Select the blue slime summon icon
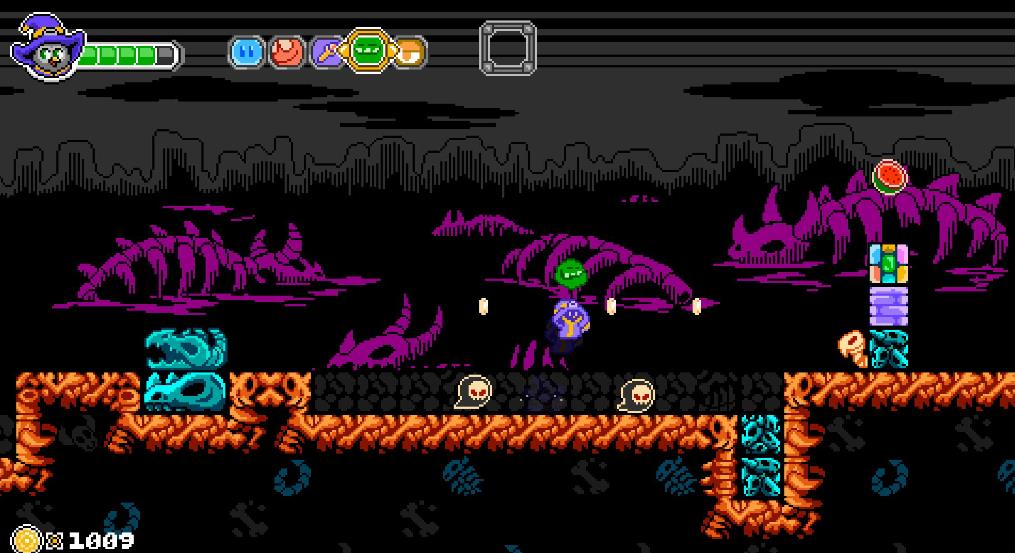The image size is (1015, 553). click(246, 51)
